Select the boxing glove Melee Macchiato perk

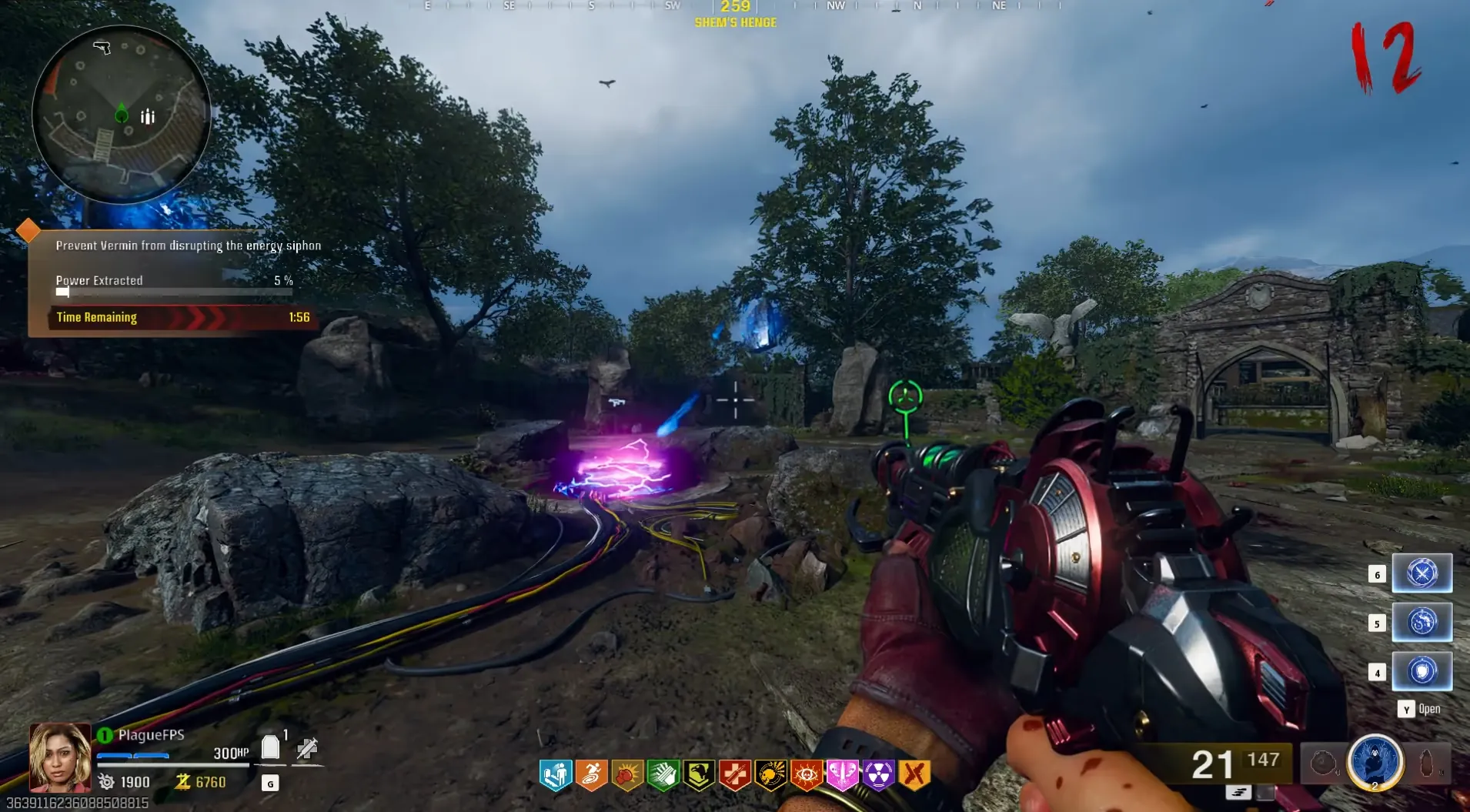pos(627,775)
